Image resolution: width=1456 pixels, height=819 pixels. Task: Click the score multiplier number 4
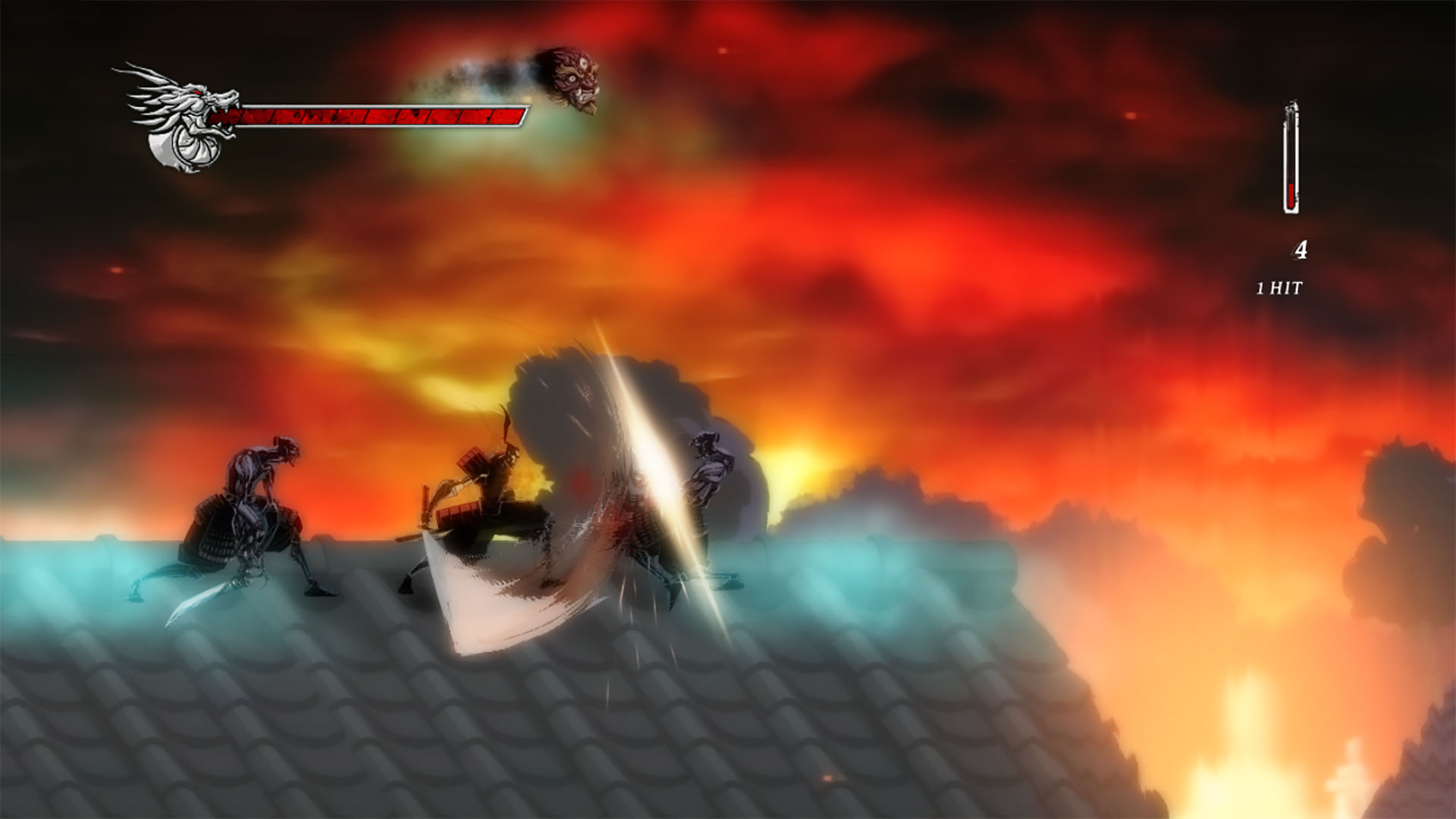point(1301,249)
